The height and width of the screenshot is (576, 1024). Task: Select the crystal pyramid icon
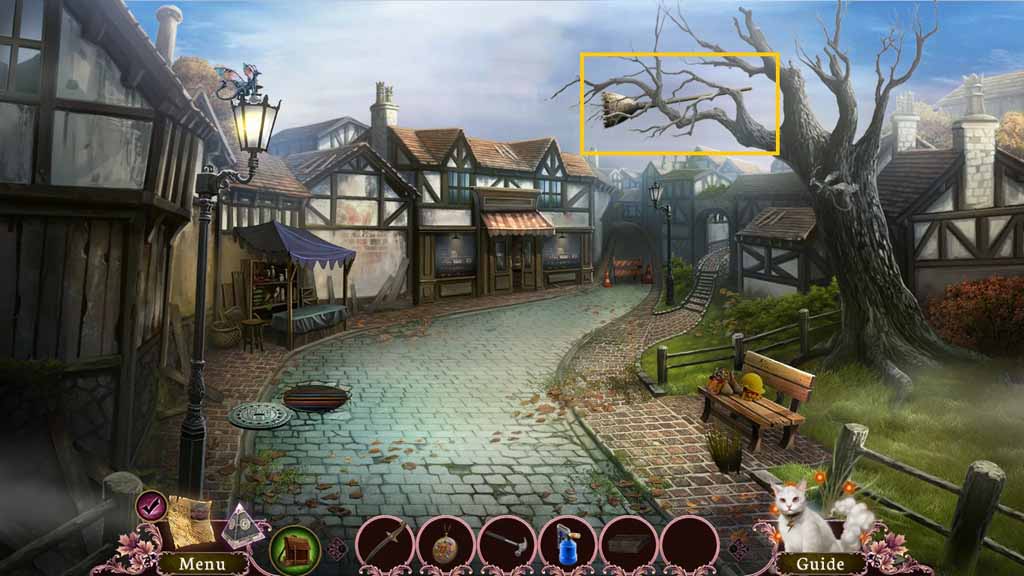[241, 522]
